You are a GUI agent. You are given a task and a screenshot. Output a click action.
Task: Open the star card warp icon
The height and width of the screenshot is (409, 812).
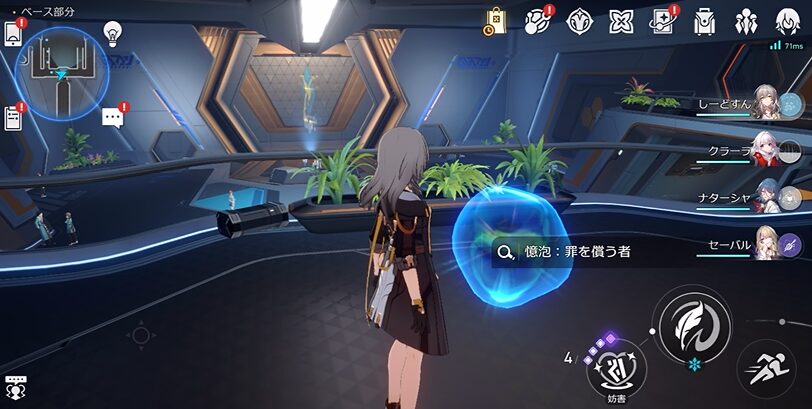tap(662, 21)
